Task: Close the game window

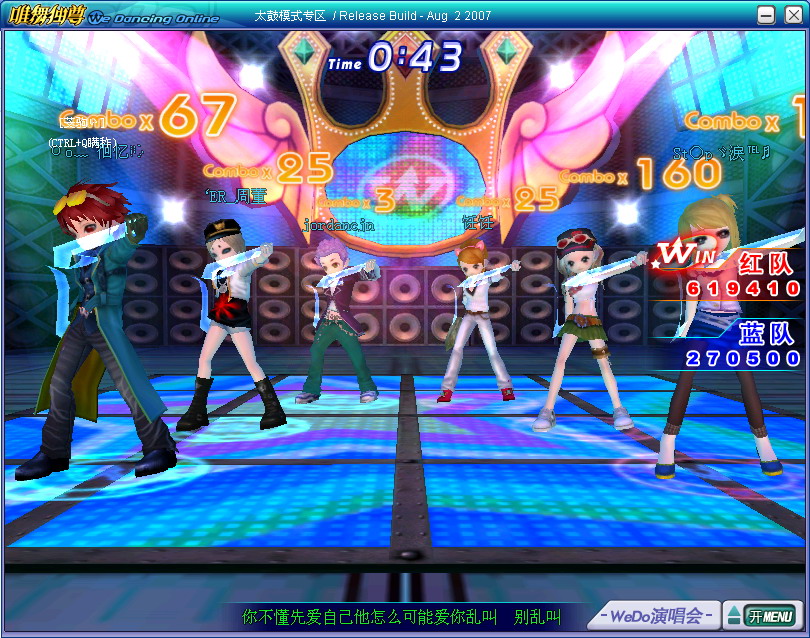Action: coord(791,15)
